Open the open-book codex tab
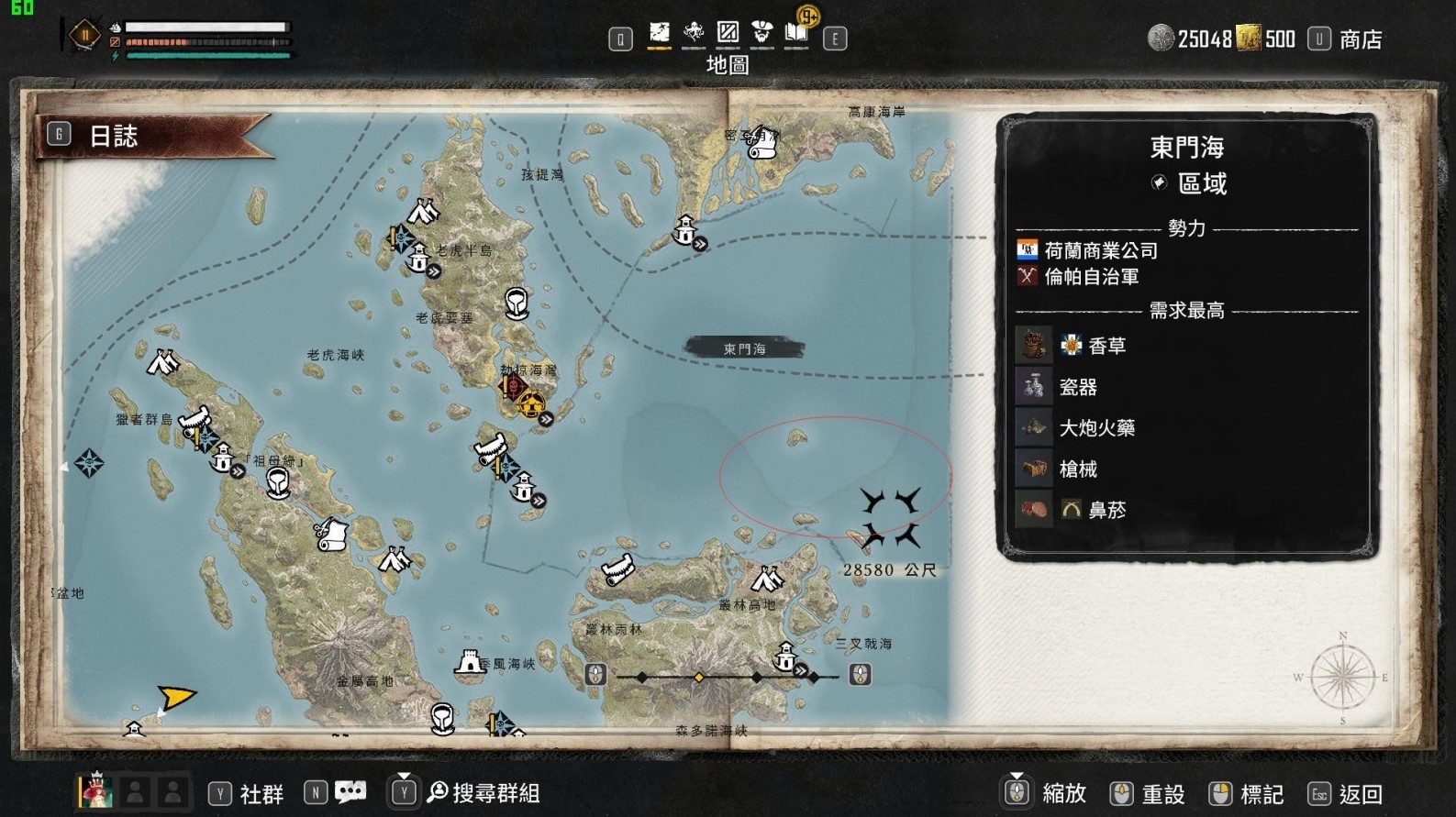 click(796, 34)
